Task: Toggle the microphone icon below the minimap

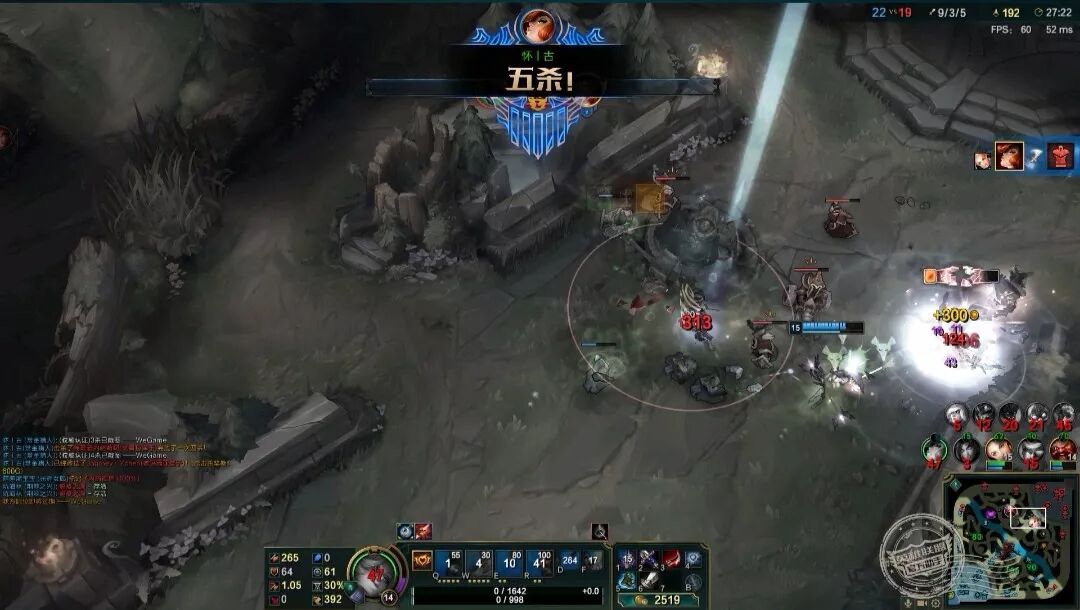Action: click(x=908, y=603)
